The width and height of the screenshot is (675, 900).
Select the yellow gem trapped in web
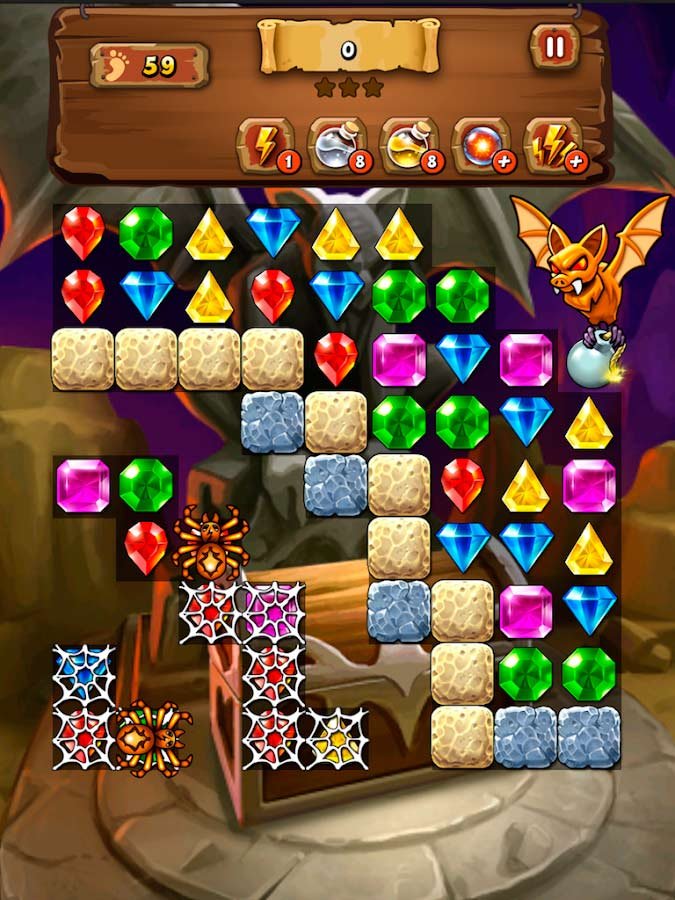[x=335, y=736]
